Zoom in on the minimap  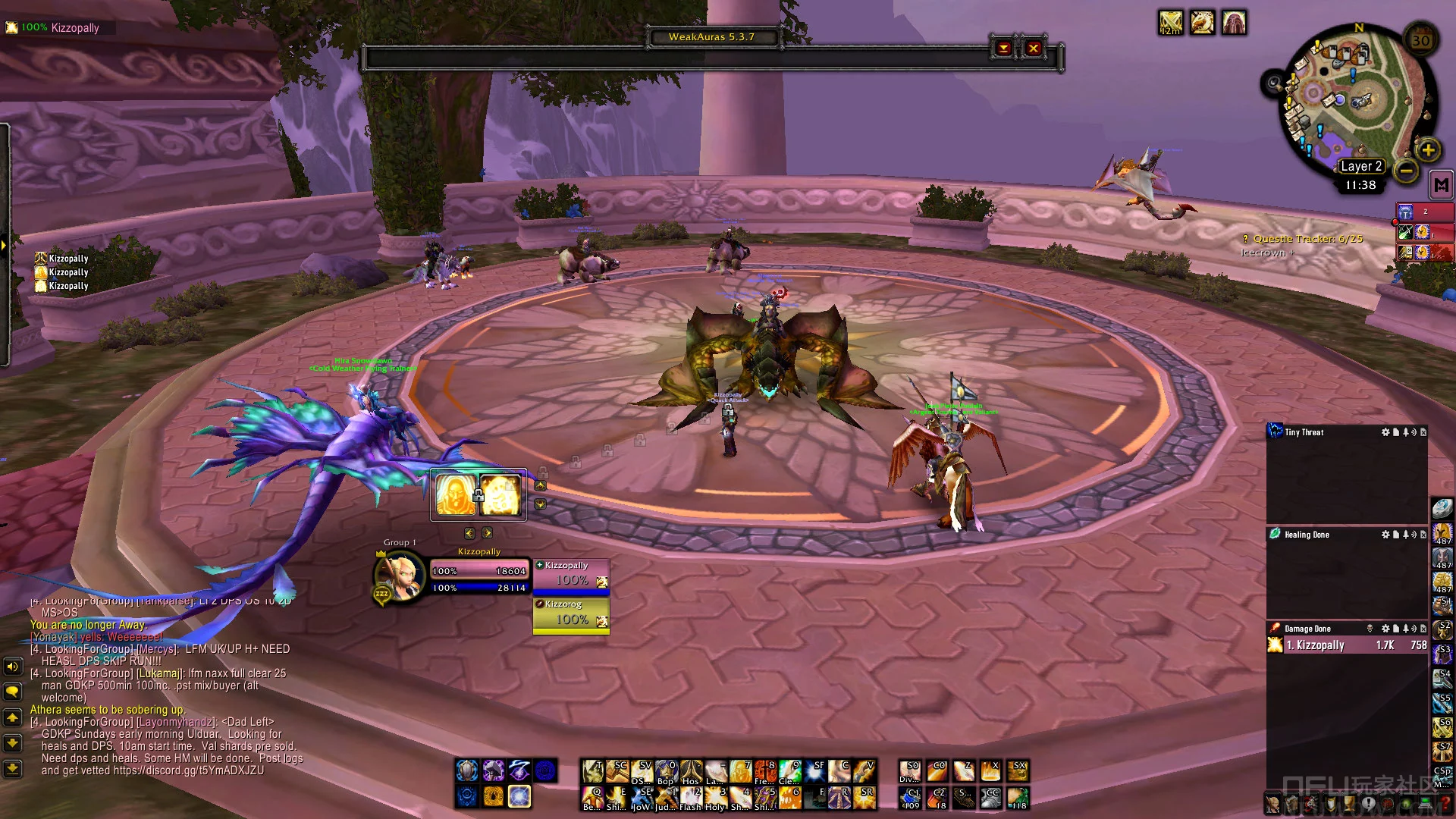coord(1428,150)
